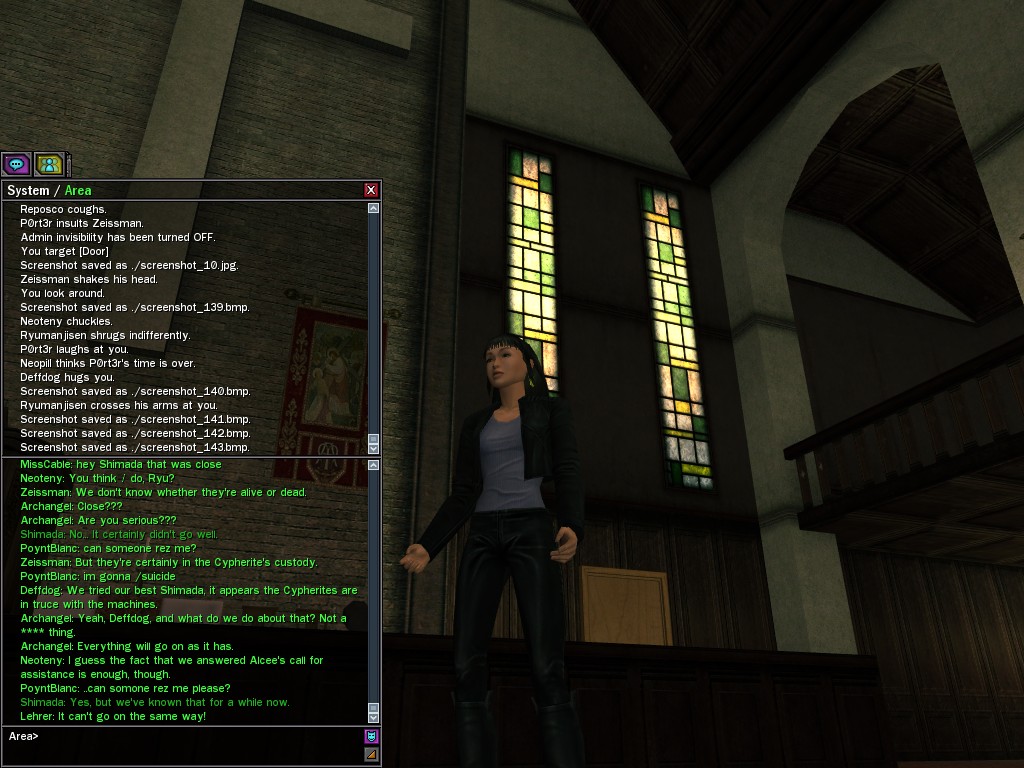Screen dimensions: 1024x768
Task: Click the Area chat scroll-down arrow
Action: 374,717
